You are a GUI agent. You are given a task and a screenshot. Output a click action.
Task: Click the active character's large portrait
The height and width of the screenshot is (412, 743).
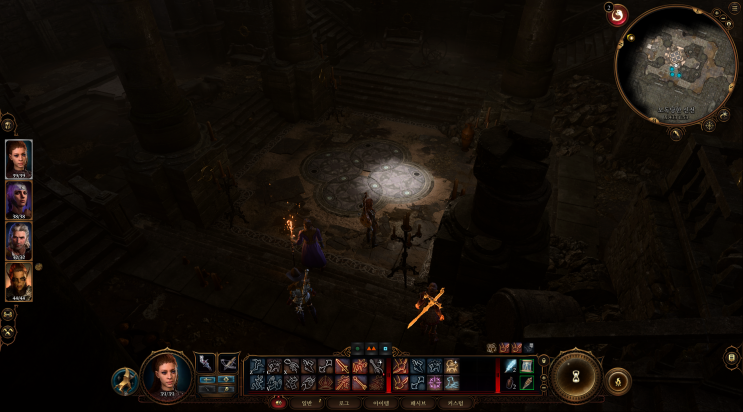point(166,374)
